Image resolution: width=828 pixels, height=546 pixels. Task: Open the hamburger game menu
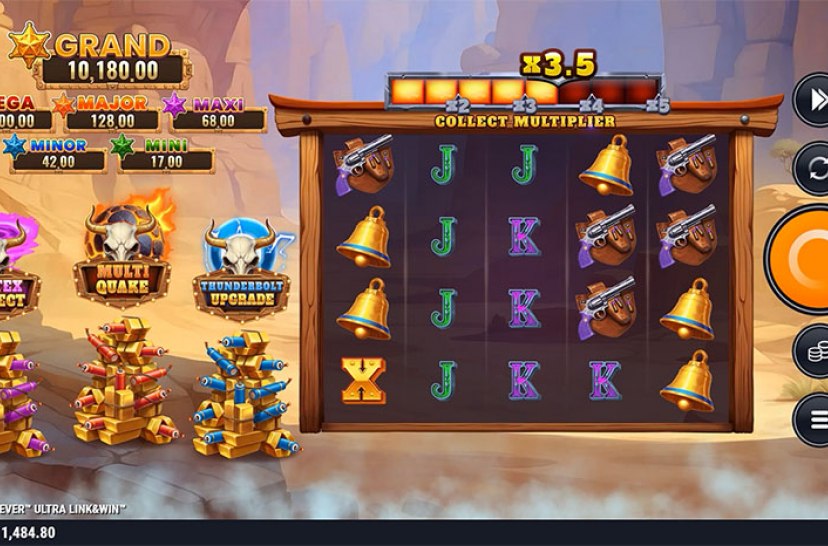click(x=812, y=418)
